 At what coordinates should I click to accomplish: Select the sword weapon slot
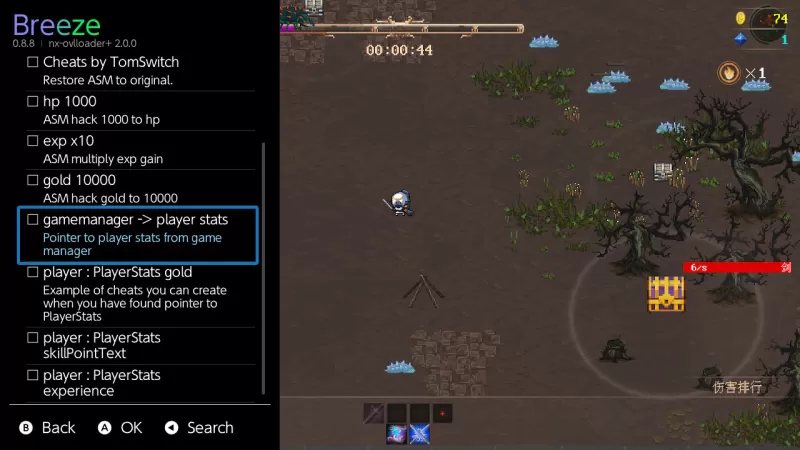click(x=373, y=412)
